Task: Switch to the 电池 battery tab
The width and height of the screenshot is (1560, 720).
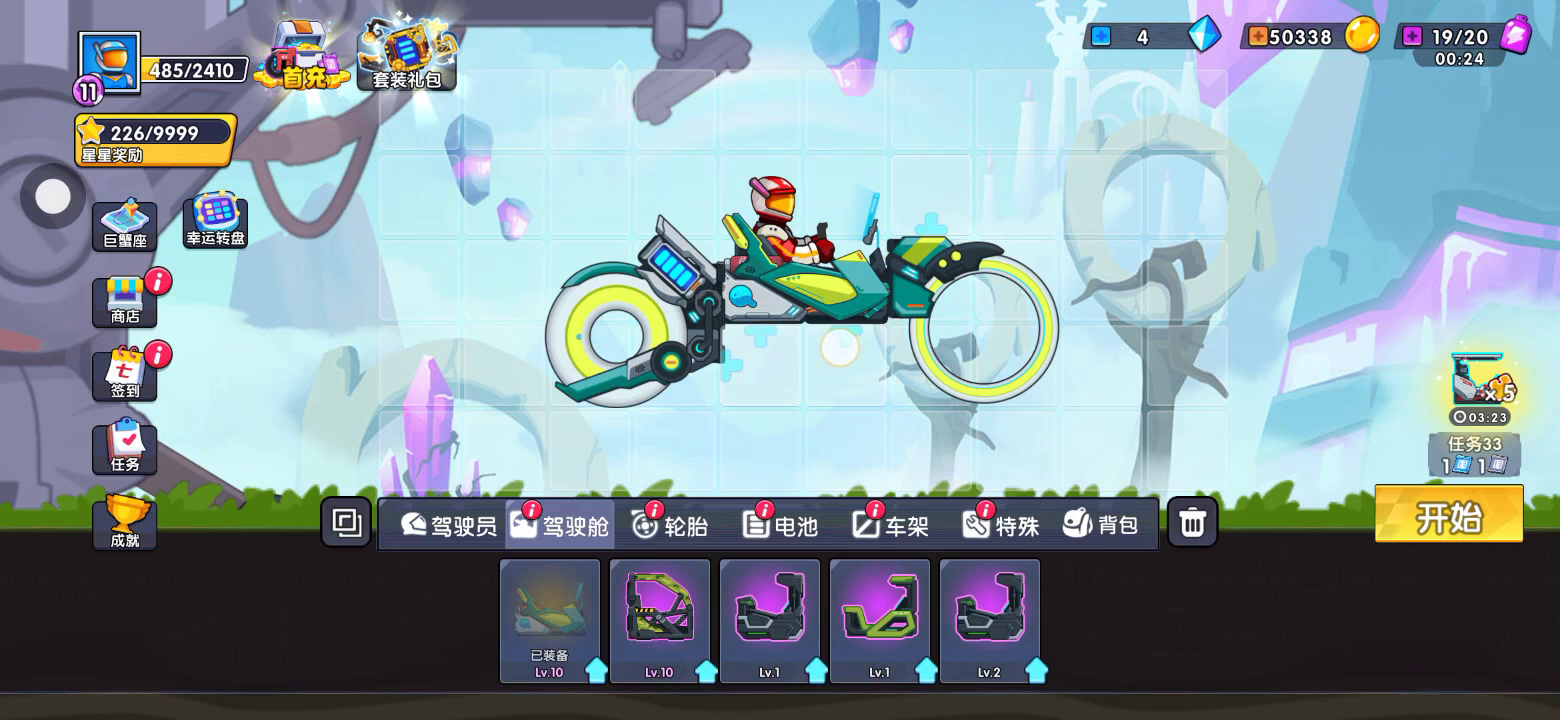Action: 781,524
